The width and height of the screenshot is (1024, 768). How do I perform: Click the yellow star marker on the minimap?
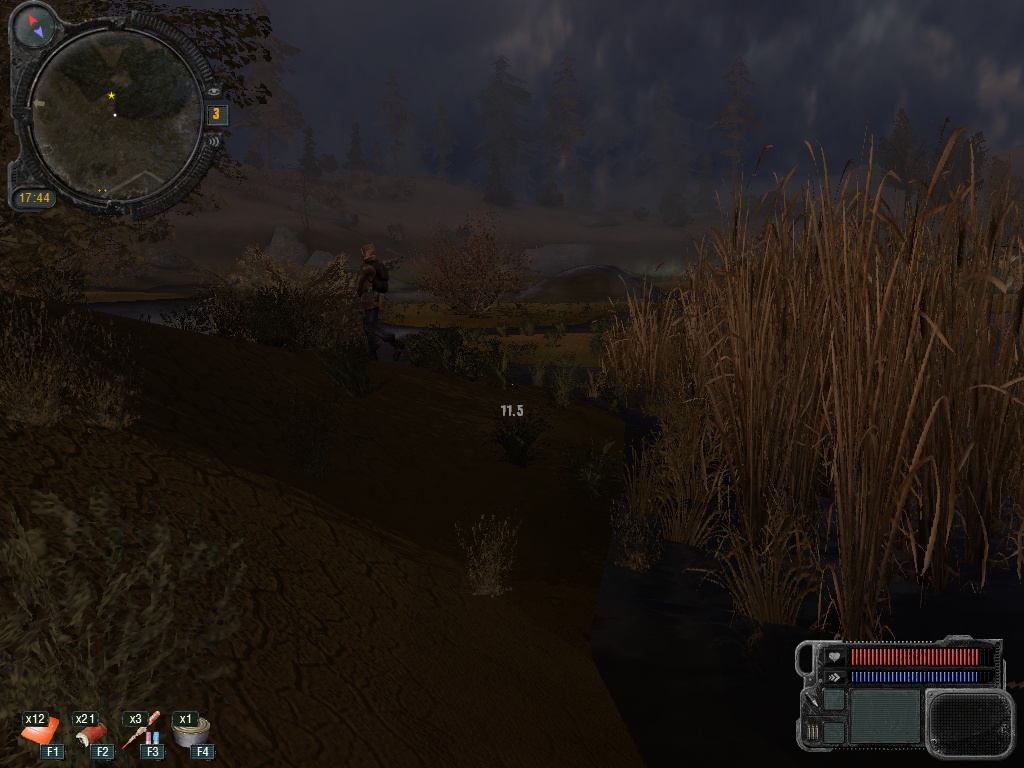pos(111,95)
